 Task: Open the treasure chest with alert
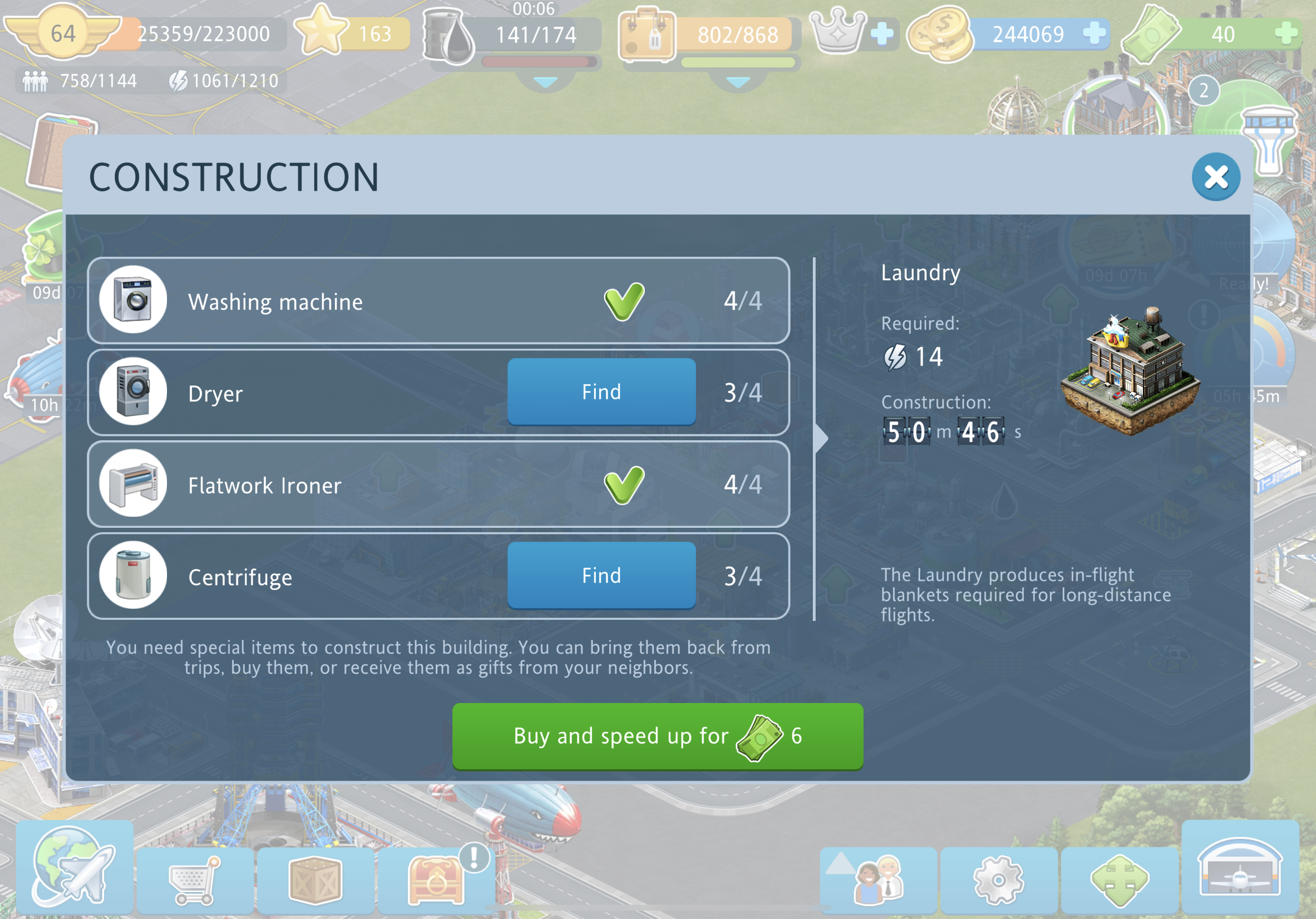(435, 879)
